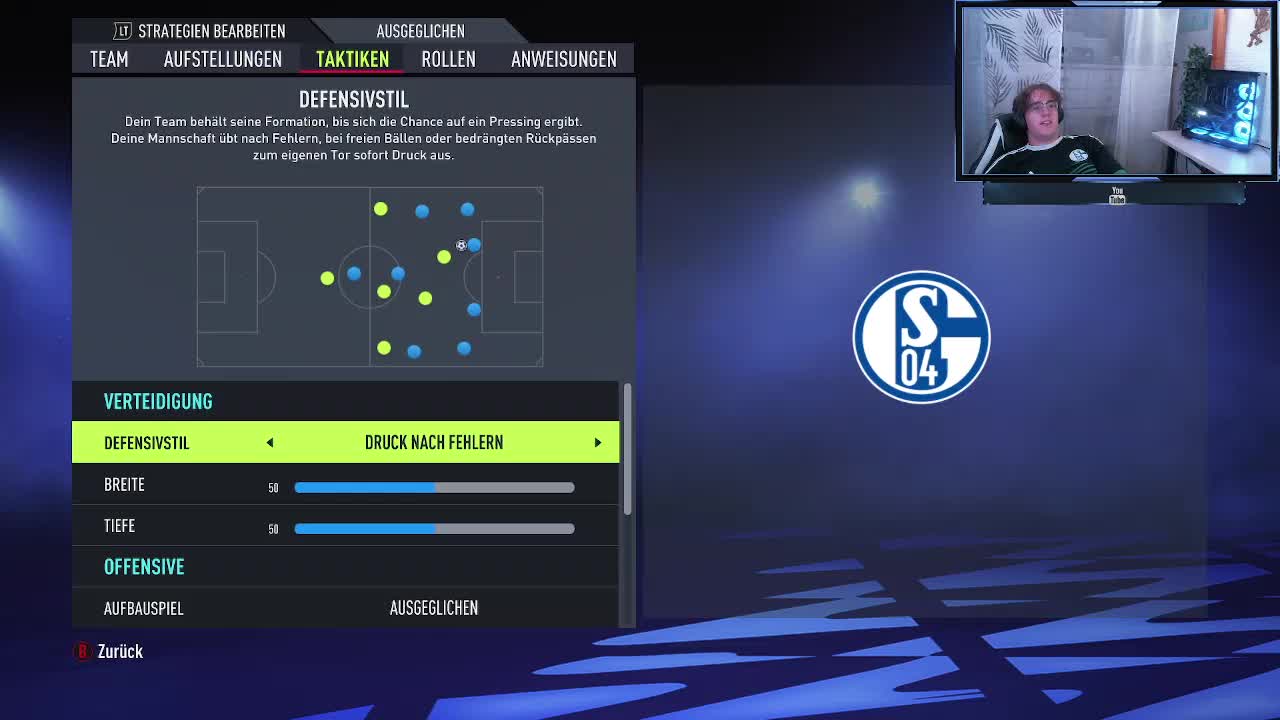Show the Anweisungen tab
Screen dimensions: 1280x720
click(563, 59)
